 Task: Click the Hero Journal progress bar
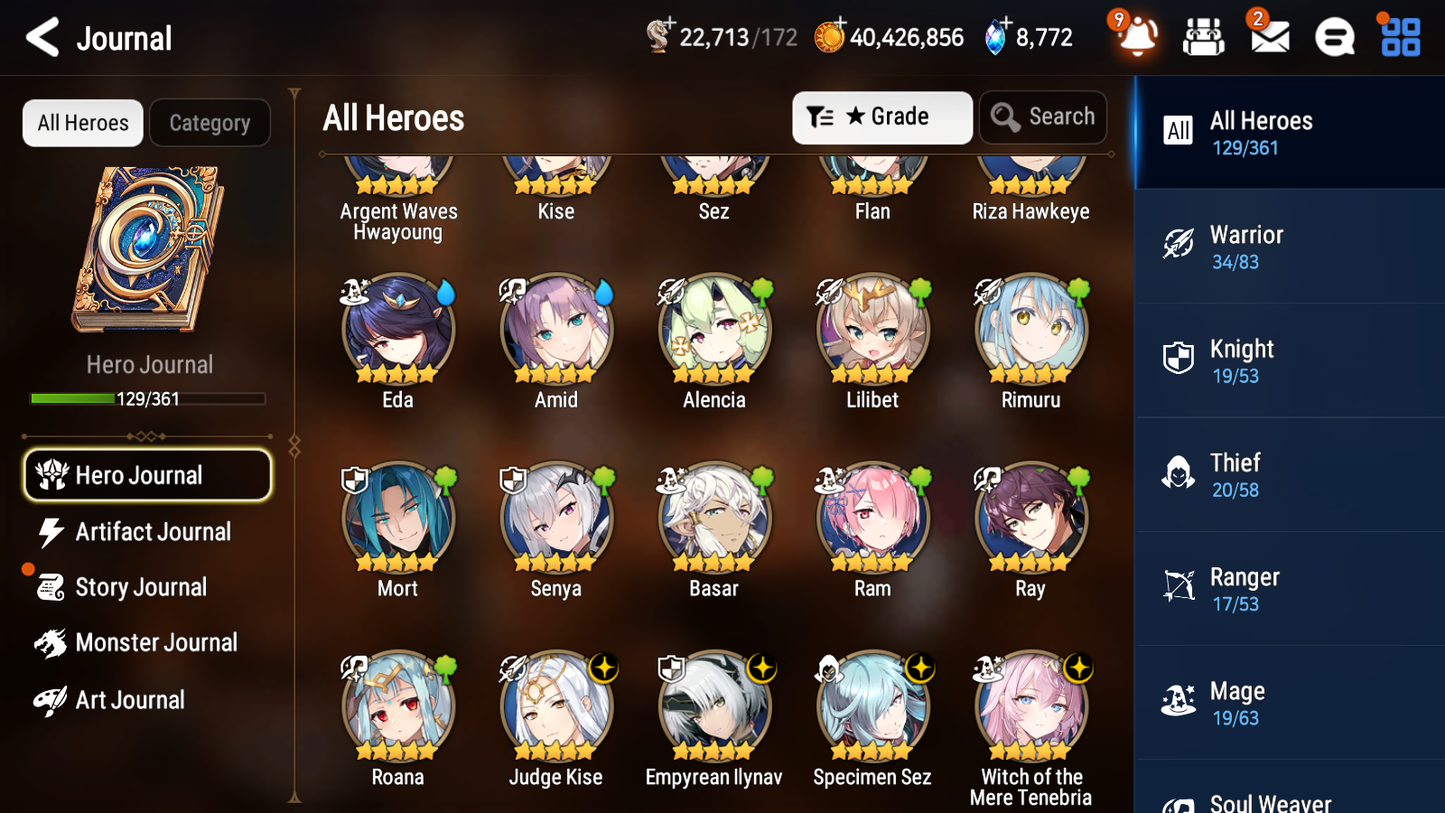[x=146, y=398]
